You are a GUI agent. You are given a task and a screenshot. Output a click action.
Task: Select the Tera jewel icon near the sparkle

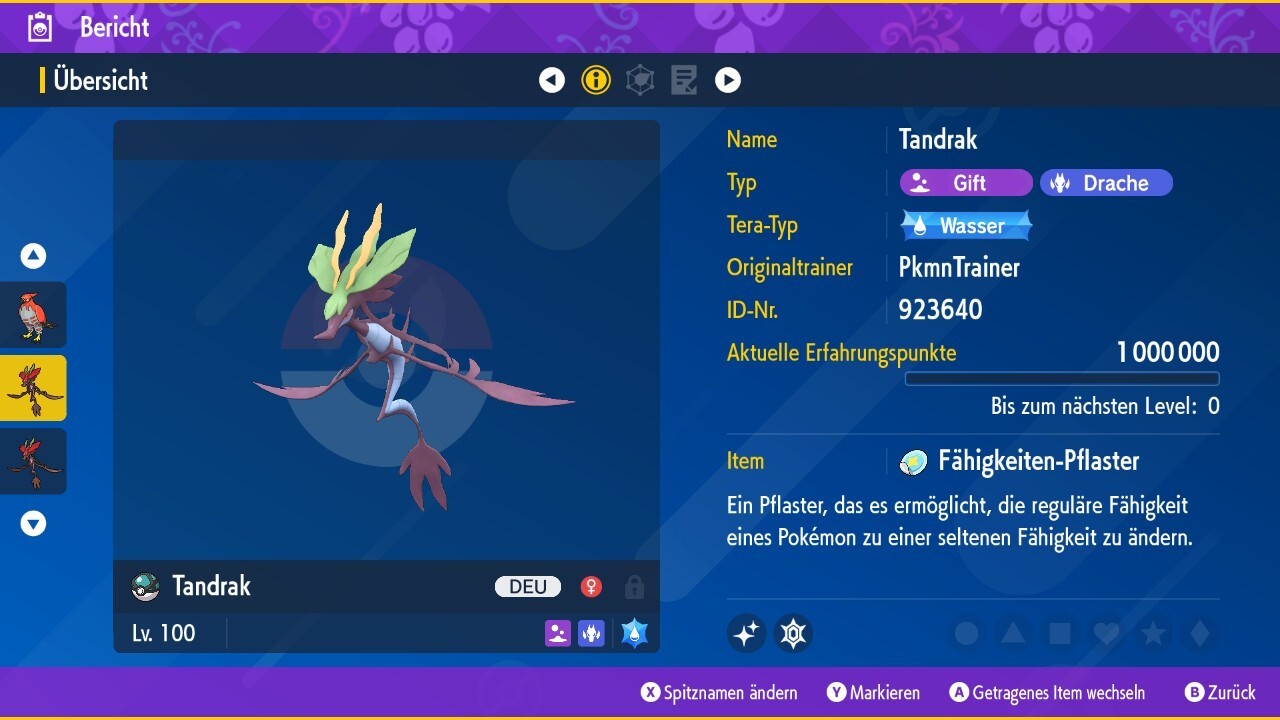pos(793,633)
